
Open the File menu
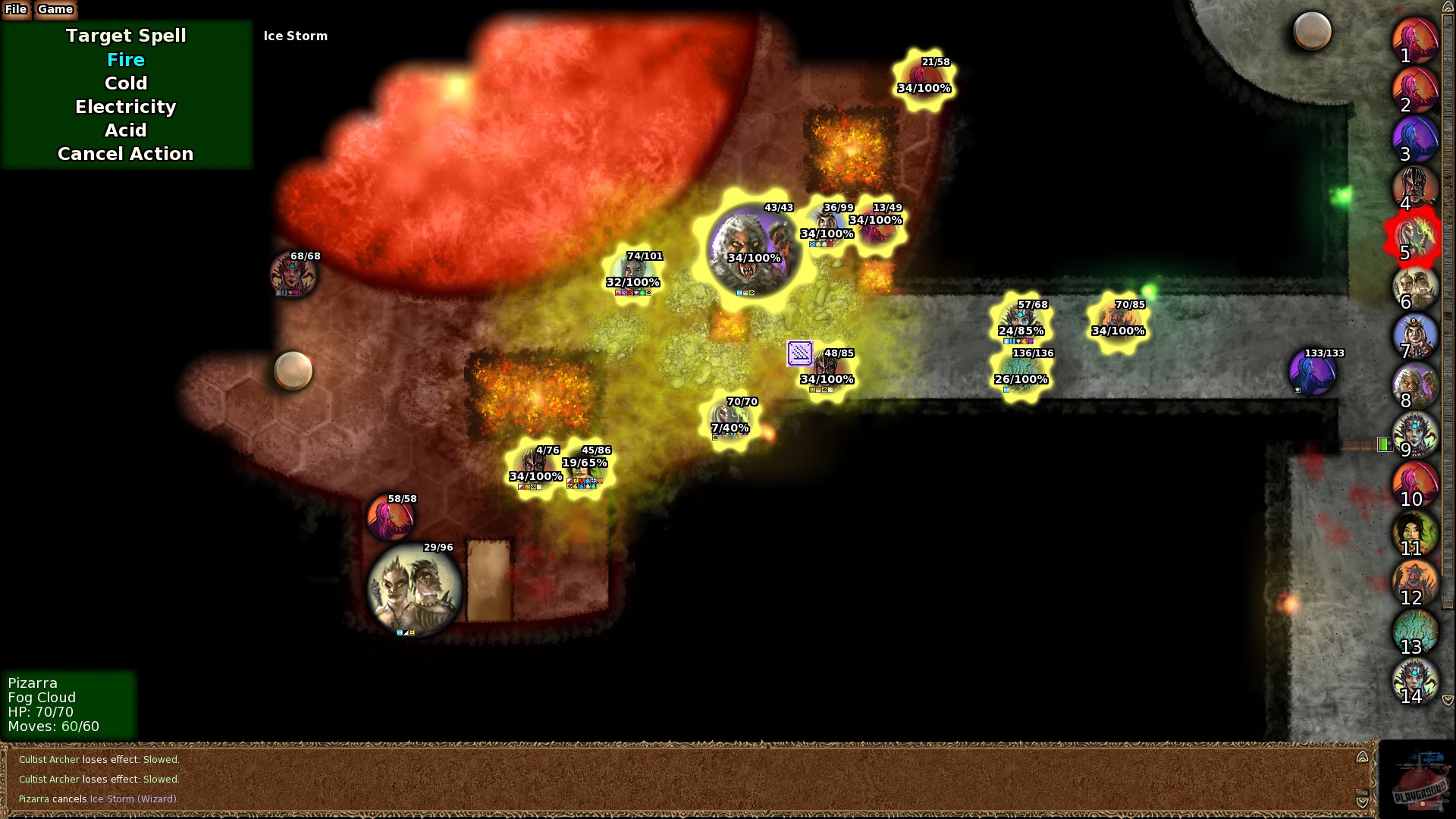tap(15, 10)
